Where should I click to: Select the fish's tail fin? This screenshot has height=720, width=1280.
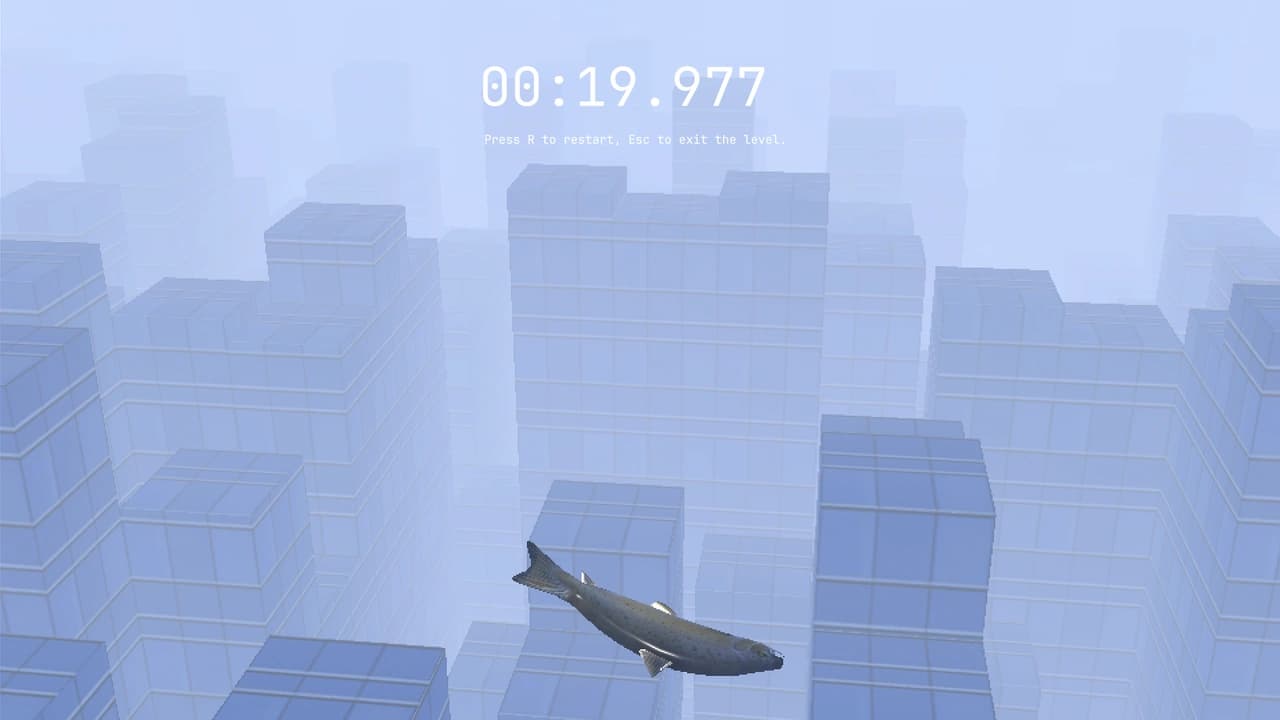point(535,565)
